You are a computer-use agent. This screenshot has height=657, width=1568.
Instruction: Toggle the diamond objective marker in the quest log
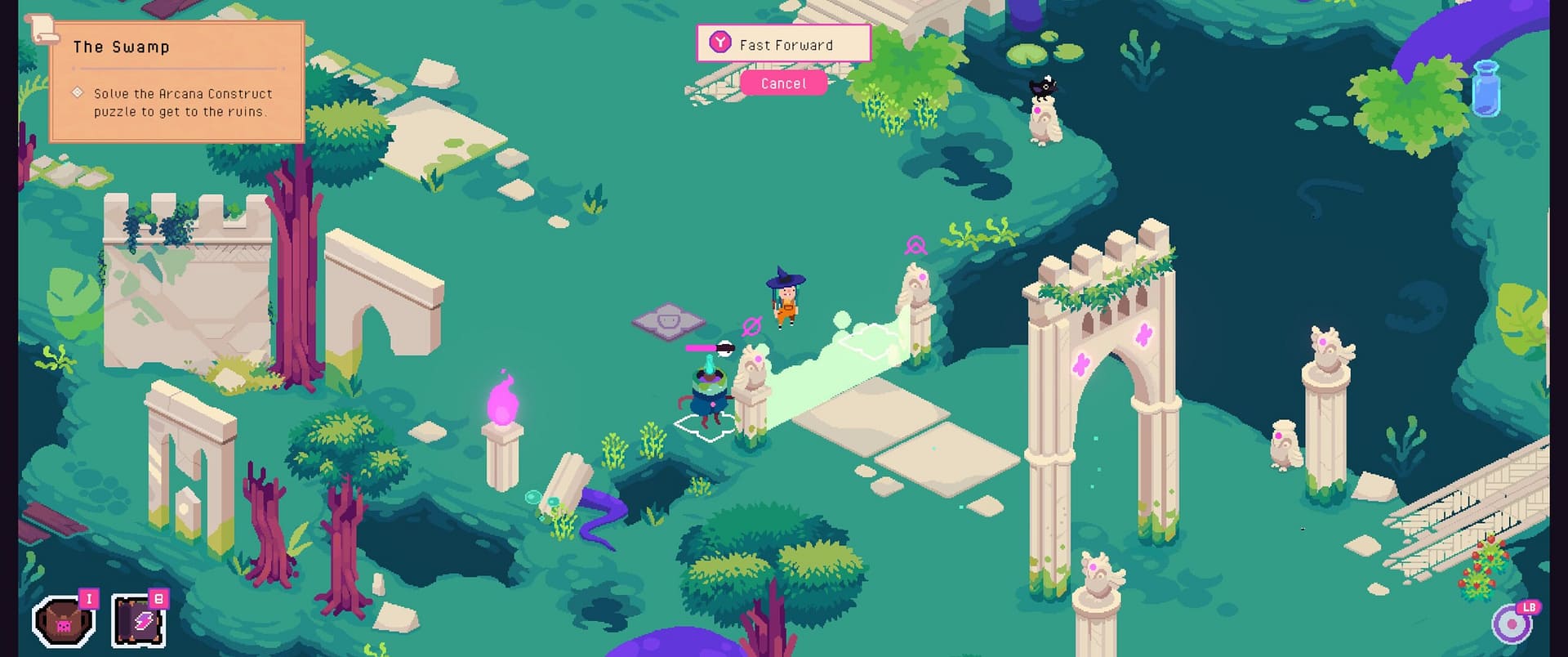pos(78,92)
